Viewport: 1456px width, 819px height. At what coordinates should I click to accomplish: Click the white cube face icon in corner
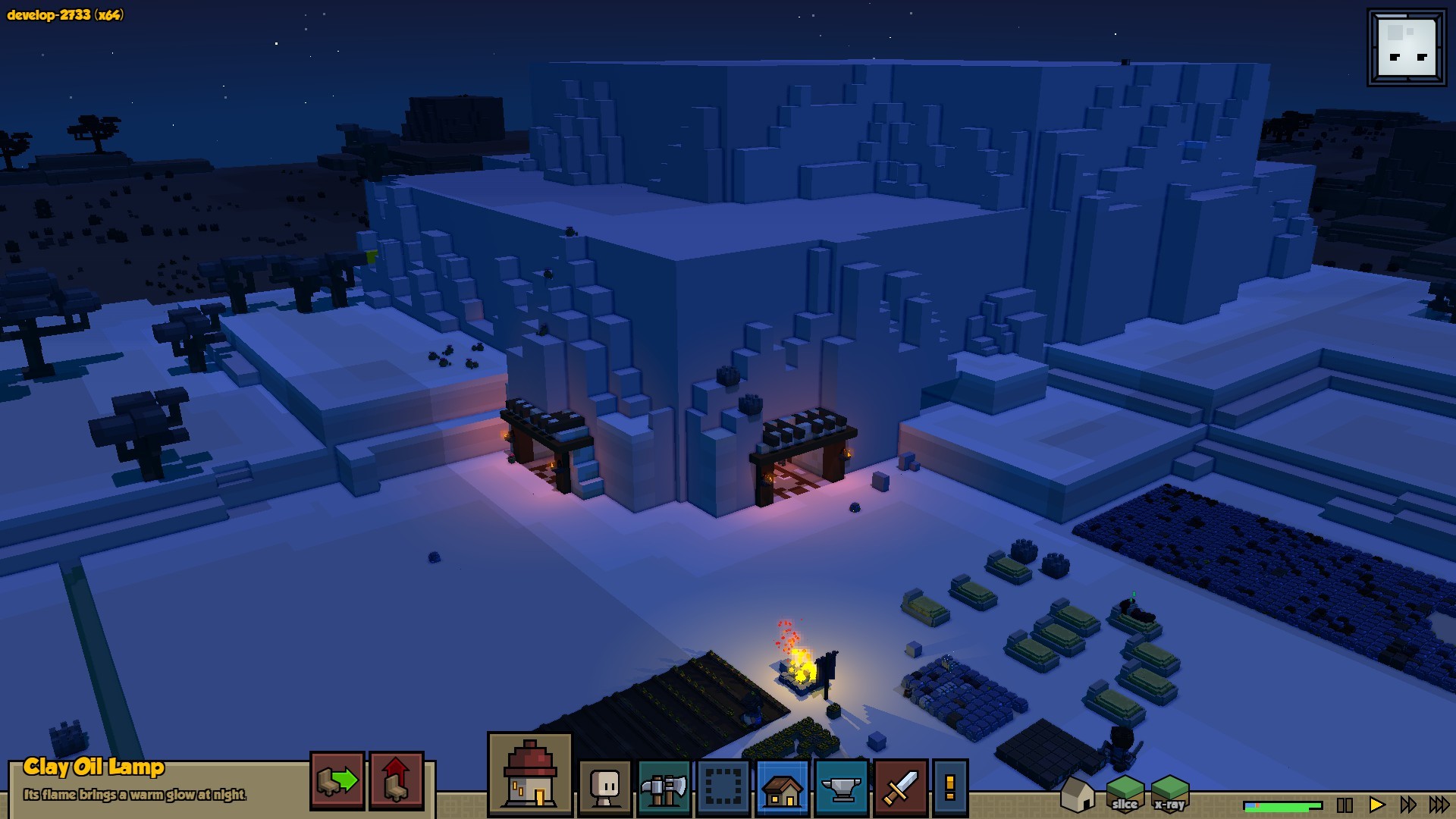pyautogui.click(x=1407, y=48)
